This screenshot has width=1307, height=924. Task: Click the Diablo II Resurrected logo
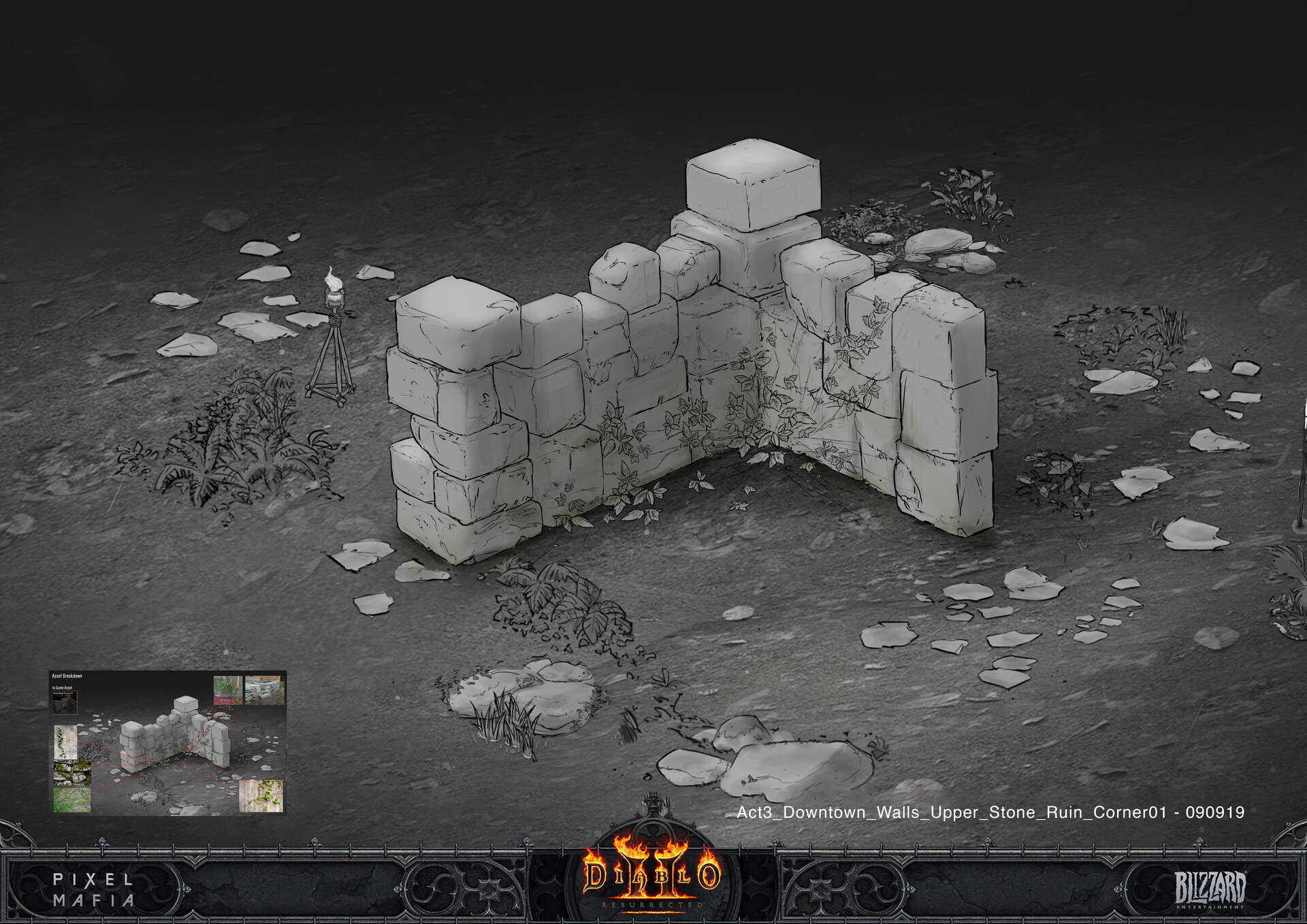tap(651, 876)
